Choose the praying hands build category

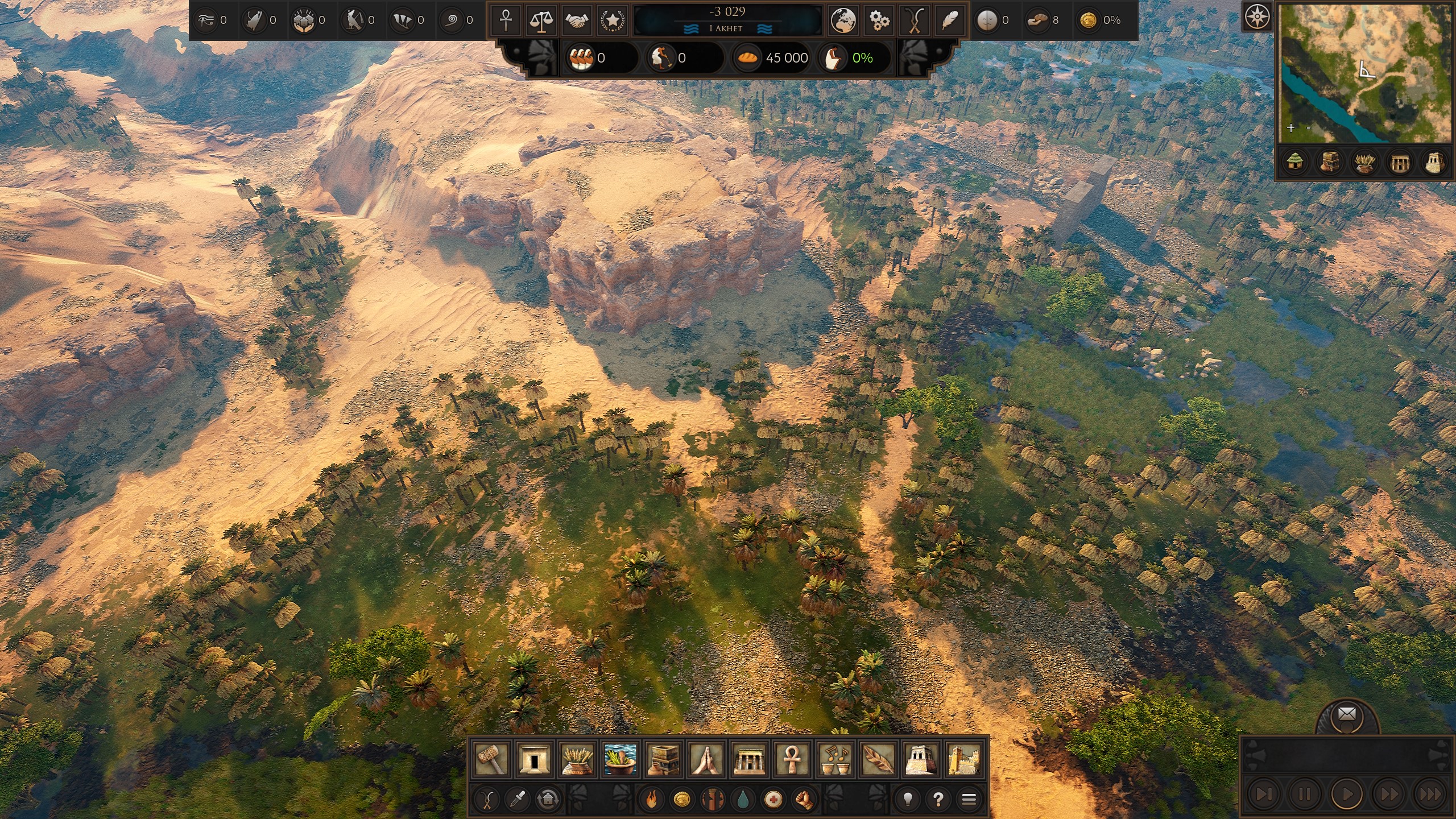pos(706,759)
